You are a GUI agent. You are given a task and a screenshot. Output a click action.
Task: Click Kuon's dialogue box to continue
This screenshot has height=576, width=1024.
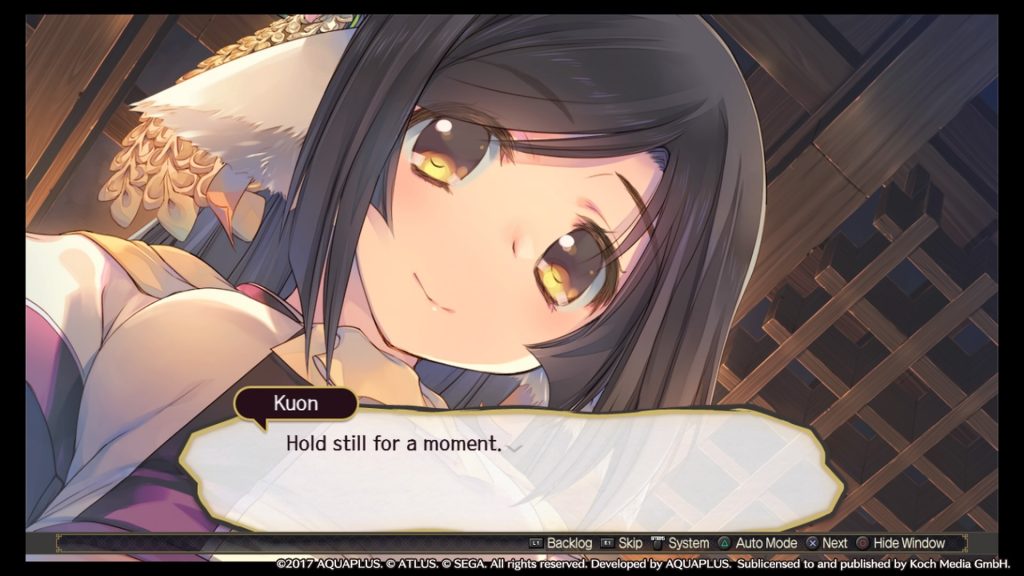(510, 470)
